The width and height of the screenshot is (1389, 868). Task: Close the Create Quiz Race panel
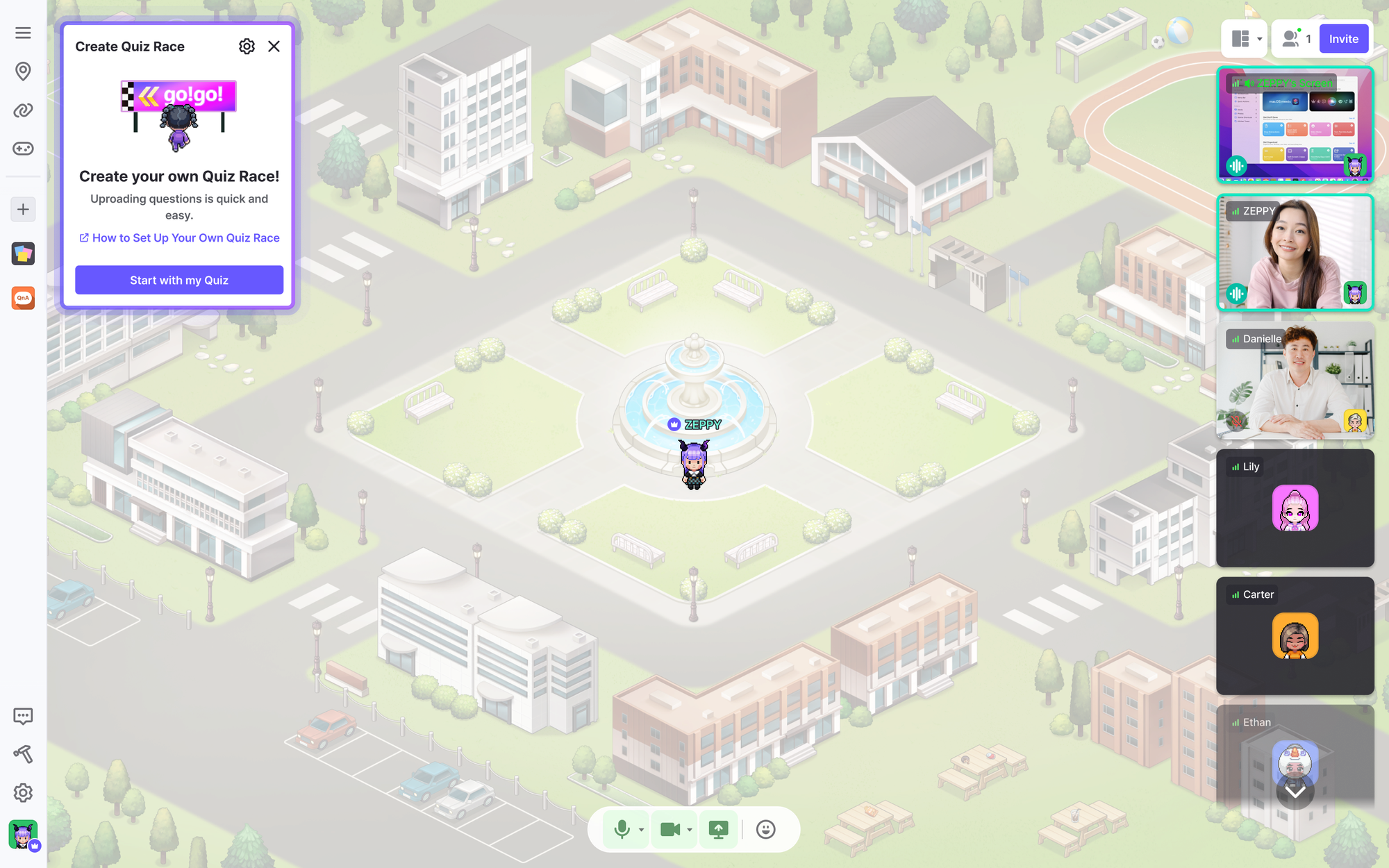point(274,47)
